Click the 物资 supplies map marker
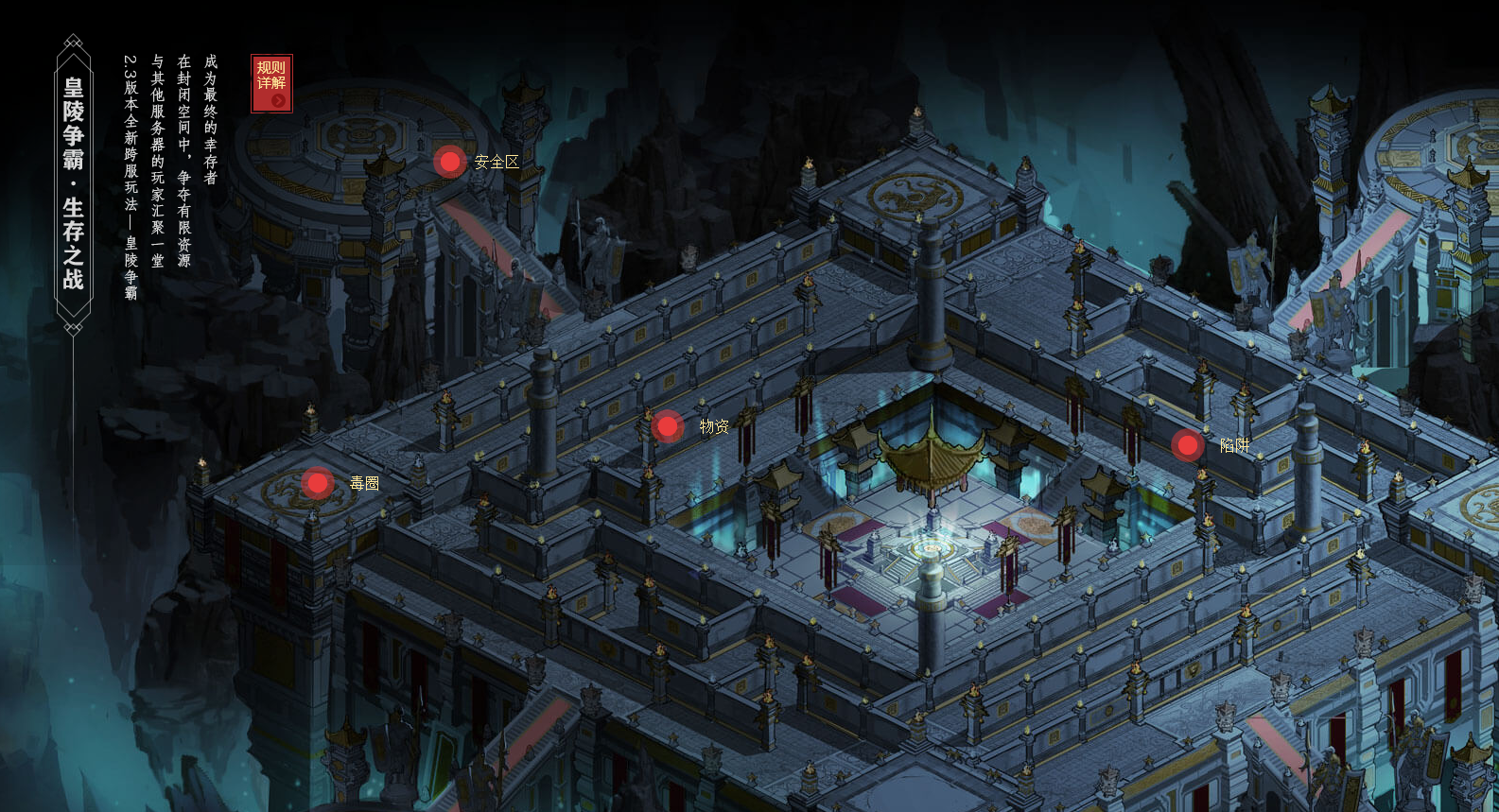 pos(668,426)
